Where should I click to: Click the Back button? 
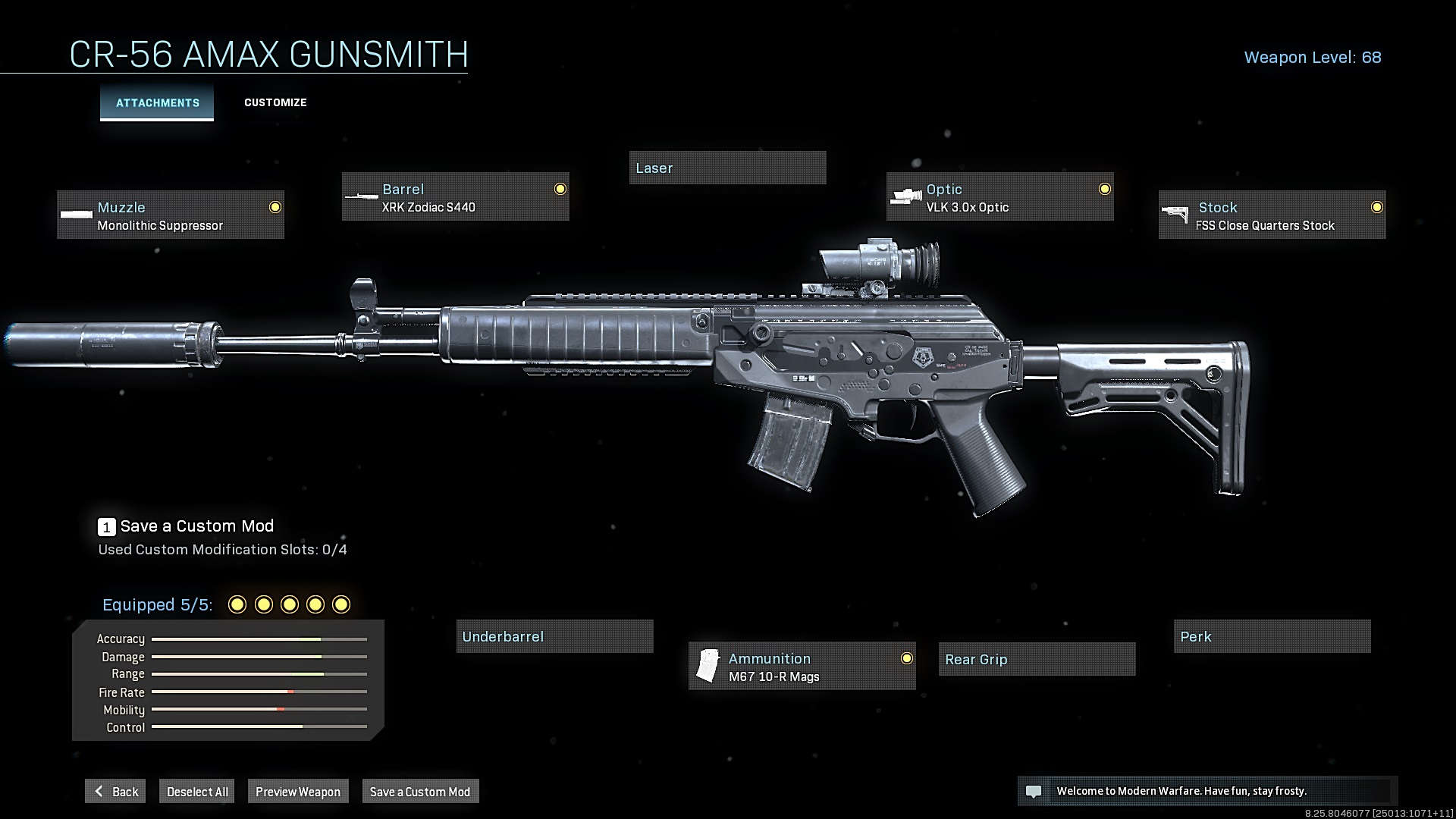[x=115, y=791]
